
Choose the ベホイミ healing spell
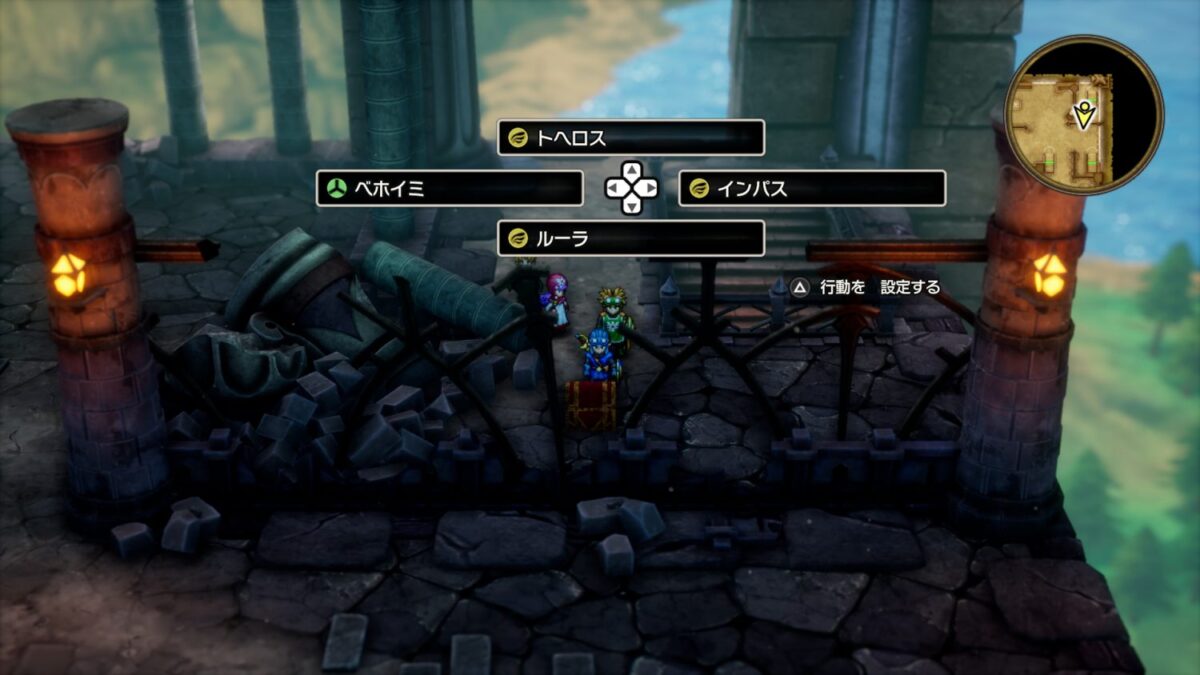coord(449,188)
